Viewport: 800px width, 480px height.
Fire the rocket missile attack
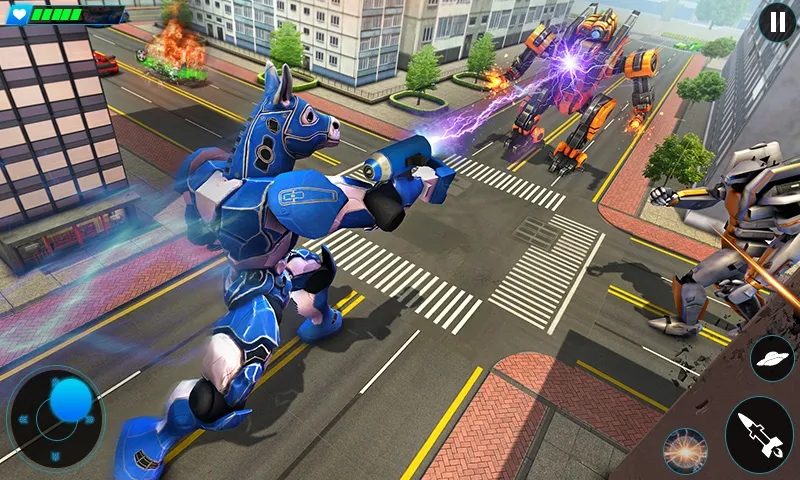(759, 435)
